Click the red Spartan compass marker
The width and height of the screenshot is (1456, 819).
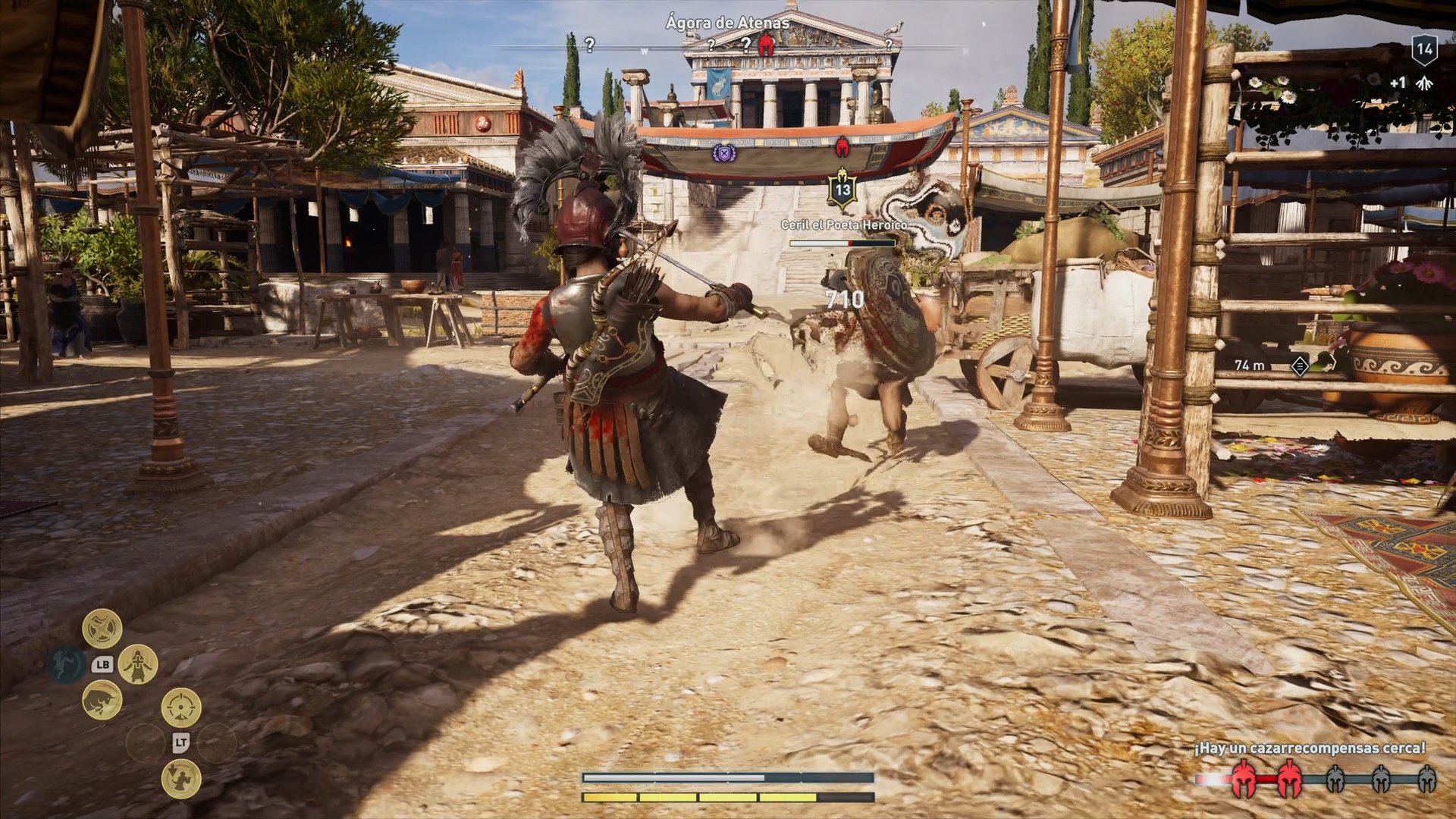coord(764,45)
